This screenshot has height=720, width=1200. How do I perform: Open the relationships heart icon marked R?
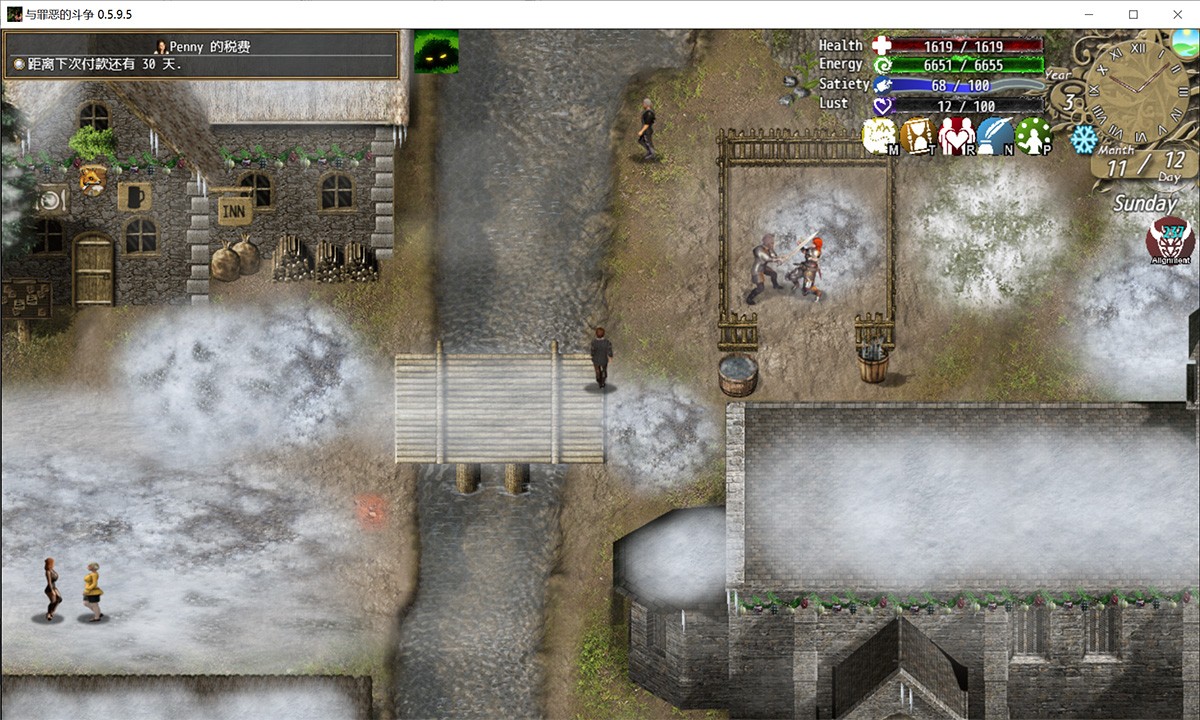pyautogui.click(x=956, y=136)
